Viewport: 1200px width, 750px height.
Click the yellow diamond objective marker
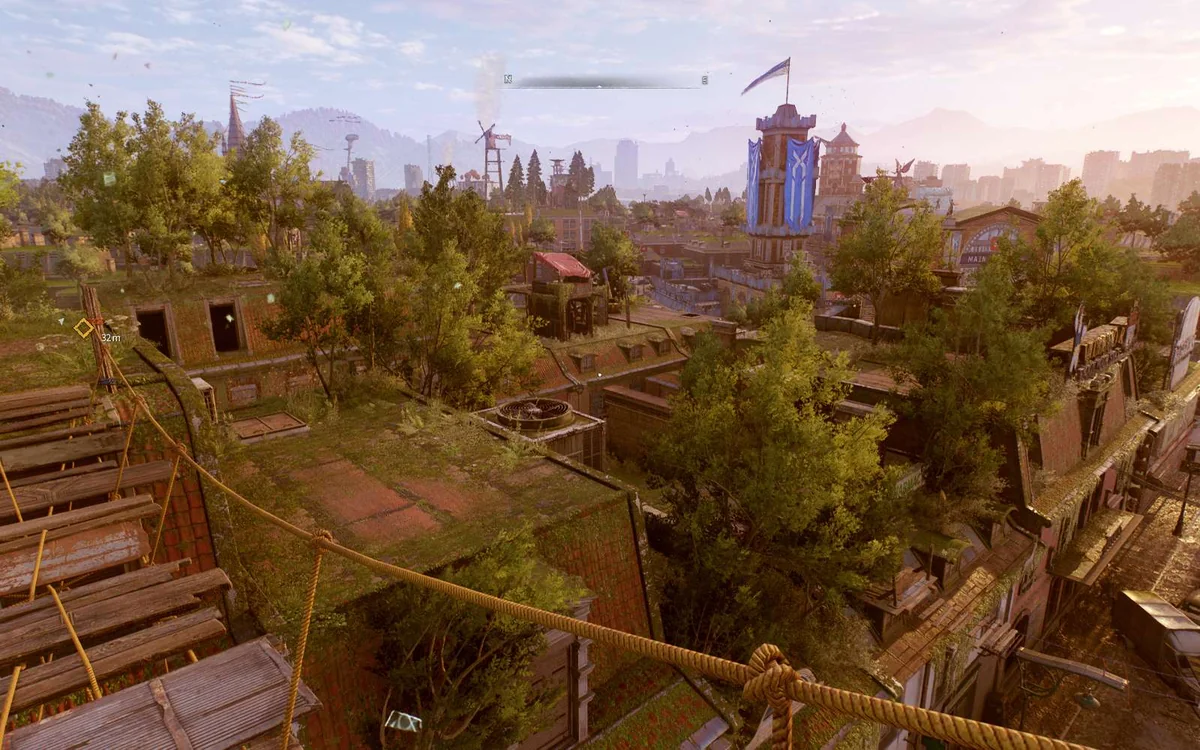[x=84, y=327]
